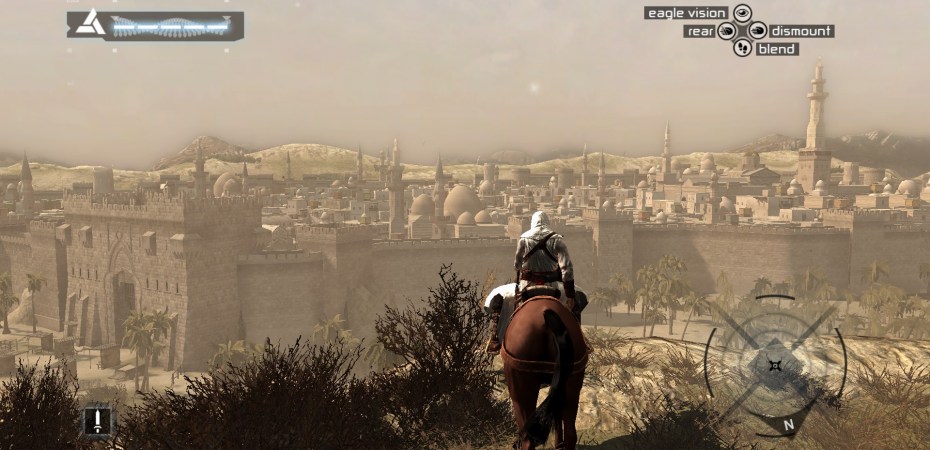This screenshot has width=930, height=450.
Task: Activate the eagle vision action
Action: tap(687, 13)
